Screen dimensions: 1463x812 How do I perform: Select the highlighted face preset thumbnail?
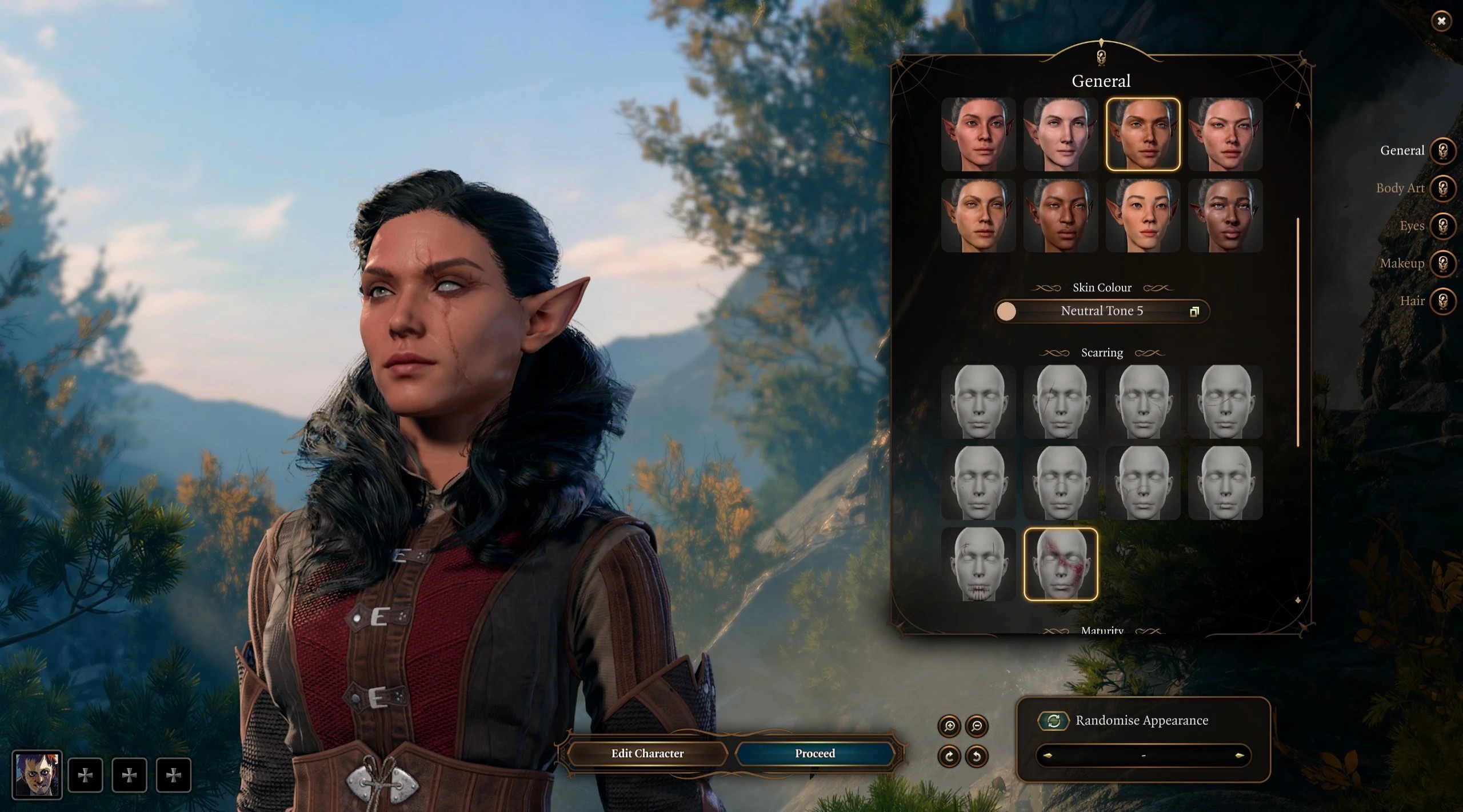click(x=1142, y=134)
